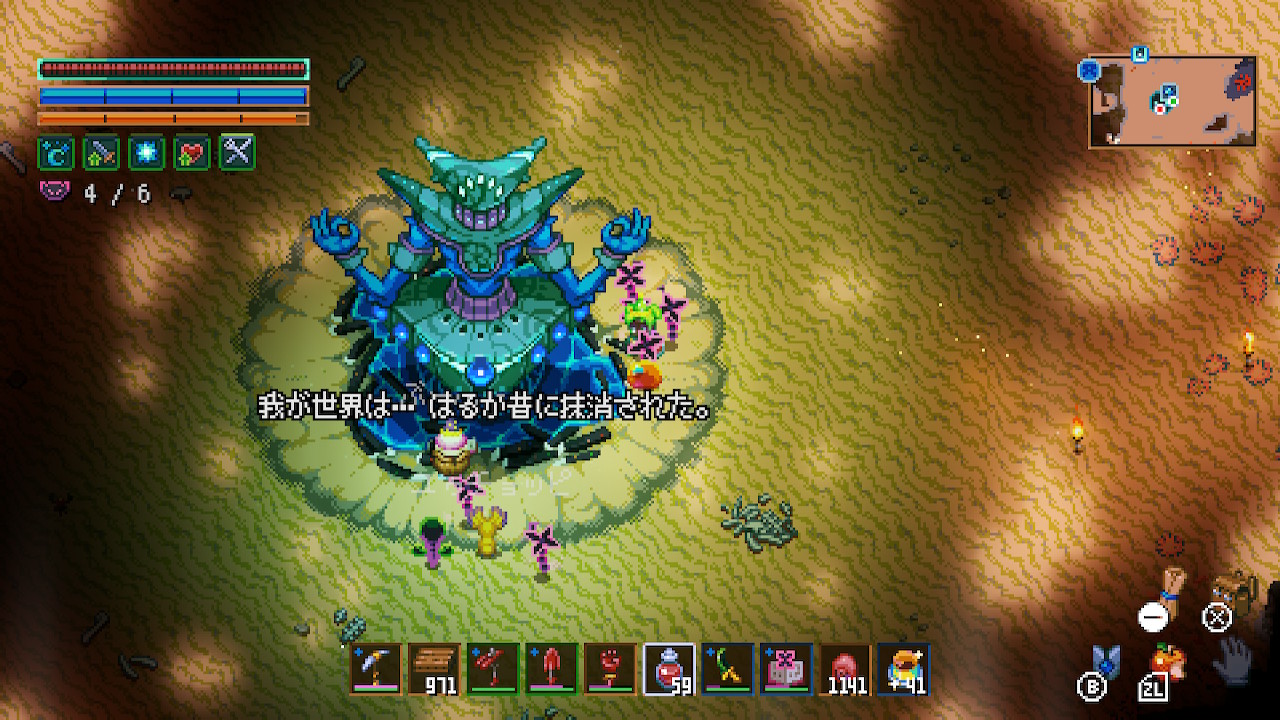Inspect the heart health boost buff icon
1280x720 pixels.
tap(192, 153)
